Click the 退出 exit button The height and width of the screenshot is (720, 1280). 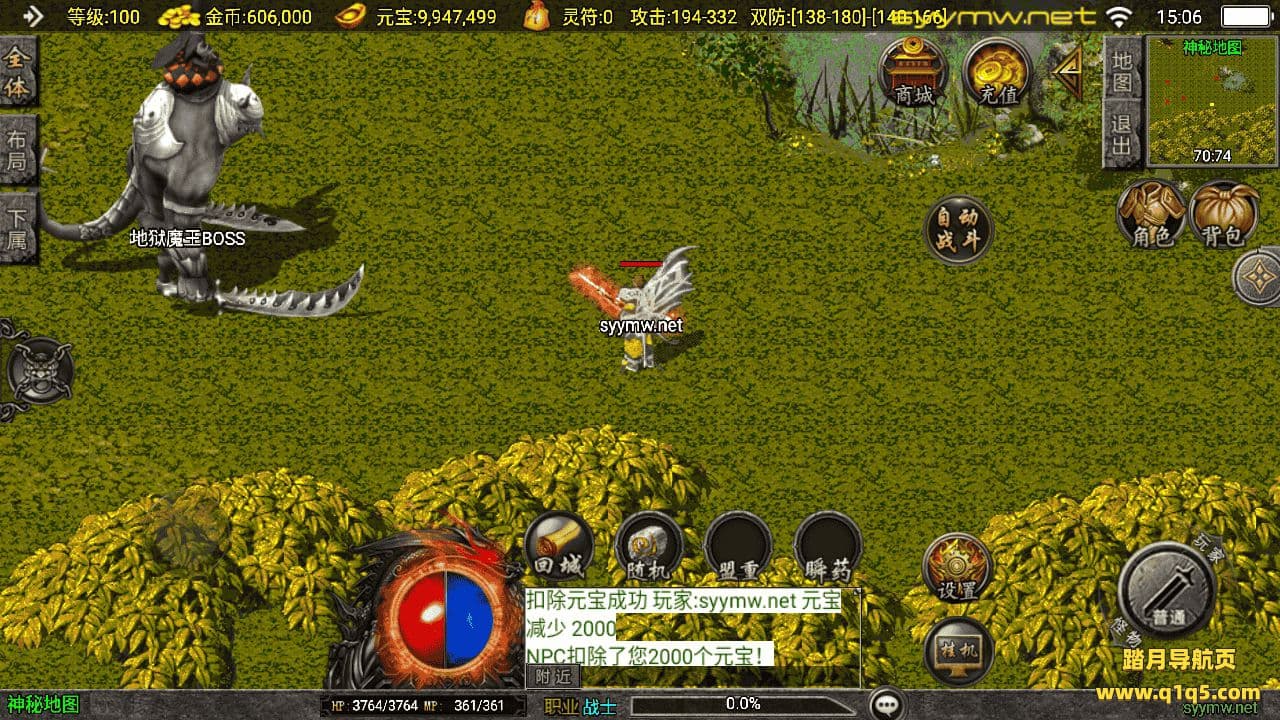[x=1122, y=135]
